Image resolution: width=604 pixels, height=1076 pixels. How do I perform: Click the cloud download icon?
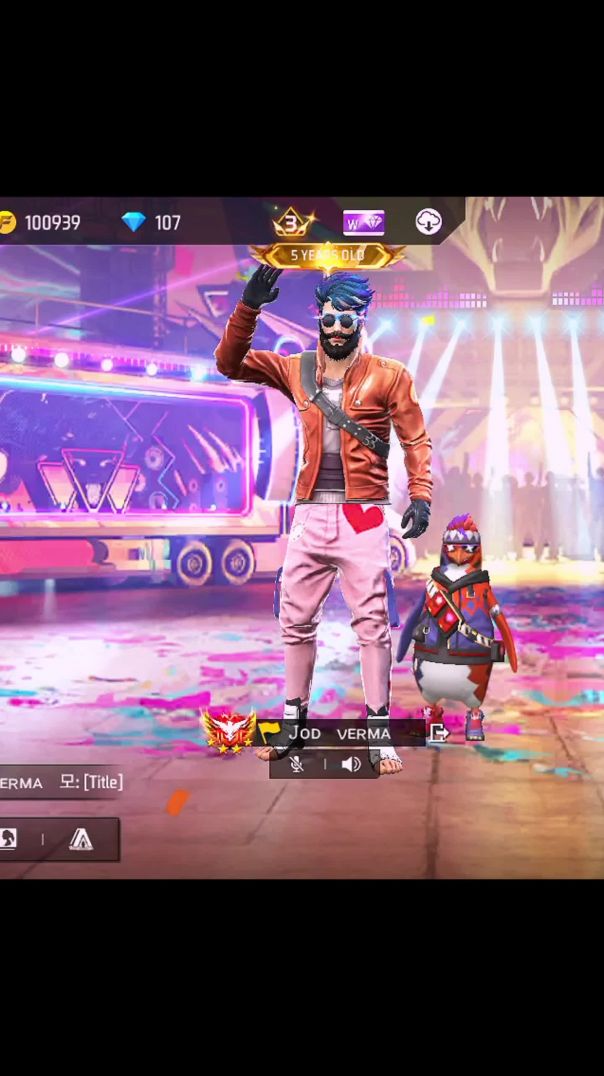click(x=428, y=222)
